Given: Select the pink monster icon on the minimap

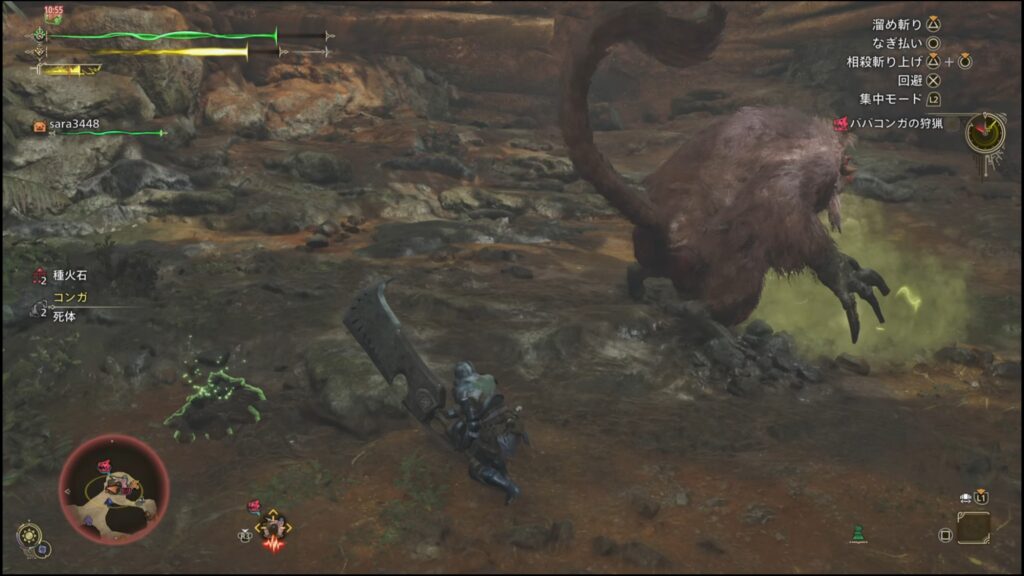Looking at the screenshot, I should pos(104,466).
